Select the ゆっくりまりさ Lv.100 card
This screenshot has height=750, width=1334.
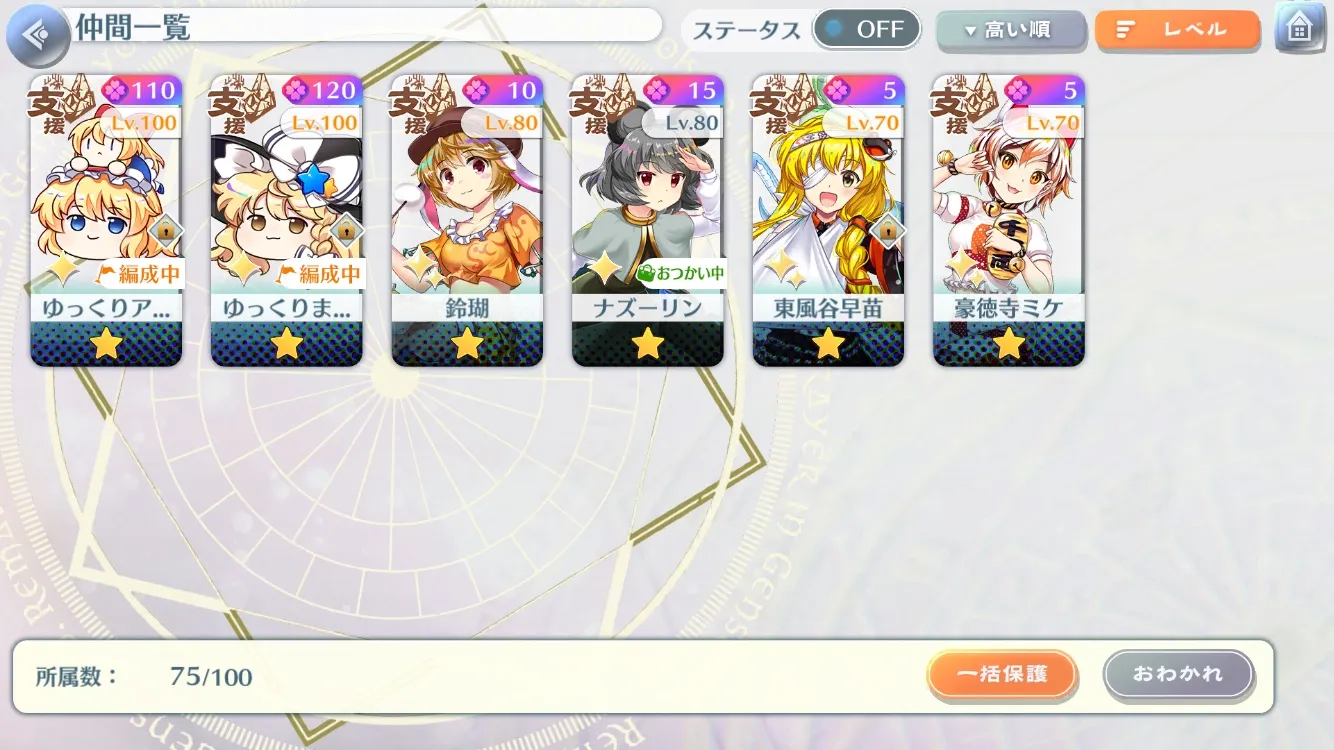[287, 220]
